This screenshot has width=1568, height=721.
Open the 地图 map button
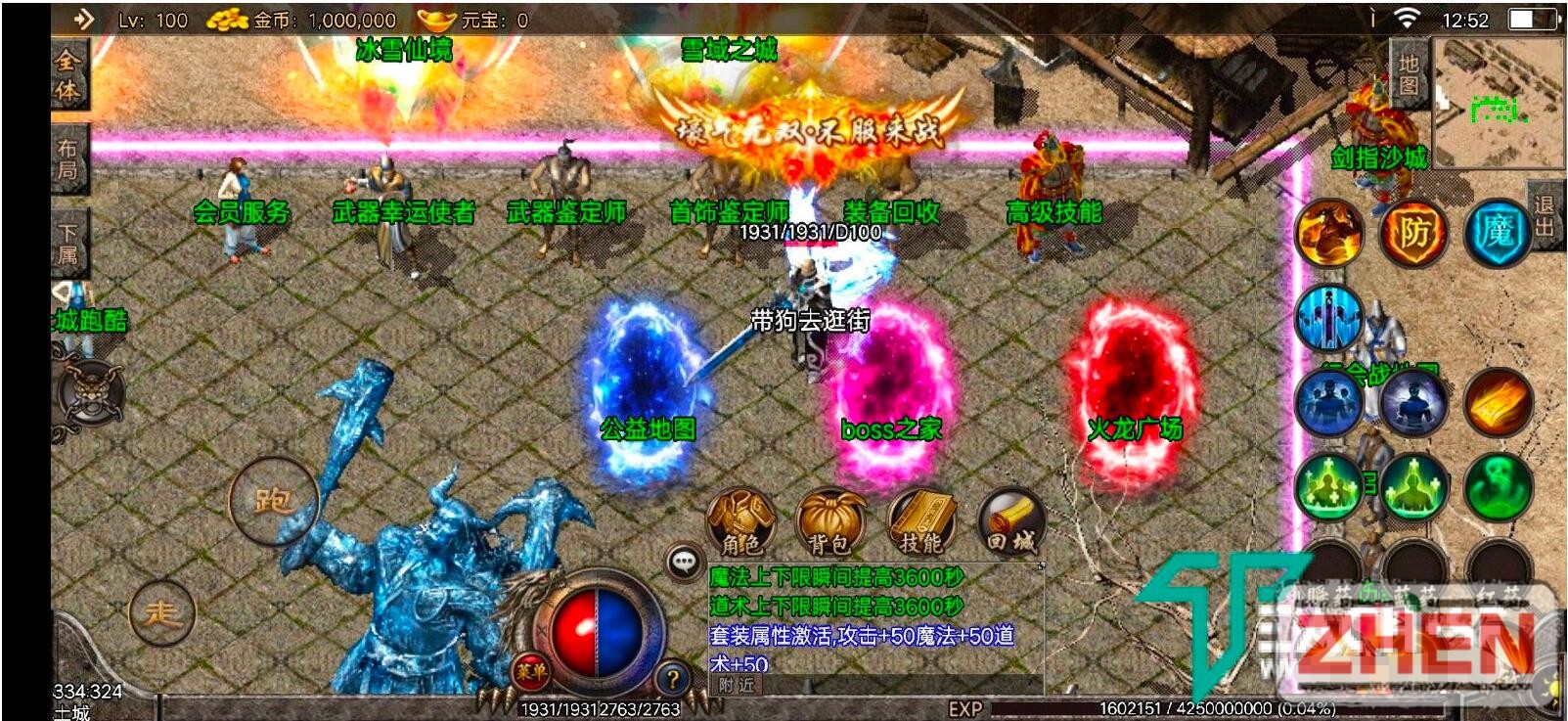point(1408,74)
